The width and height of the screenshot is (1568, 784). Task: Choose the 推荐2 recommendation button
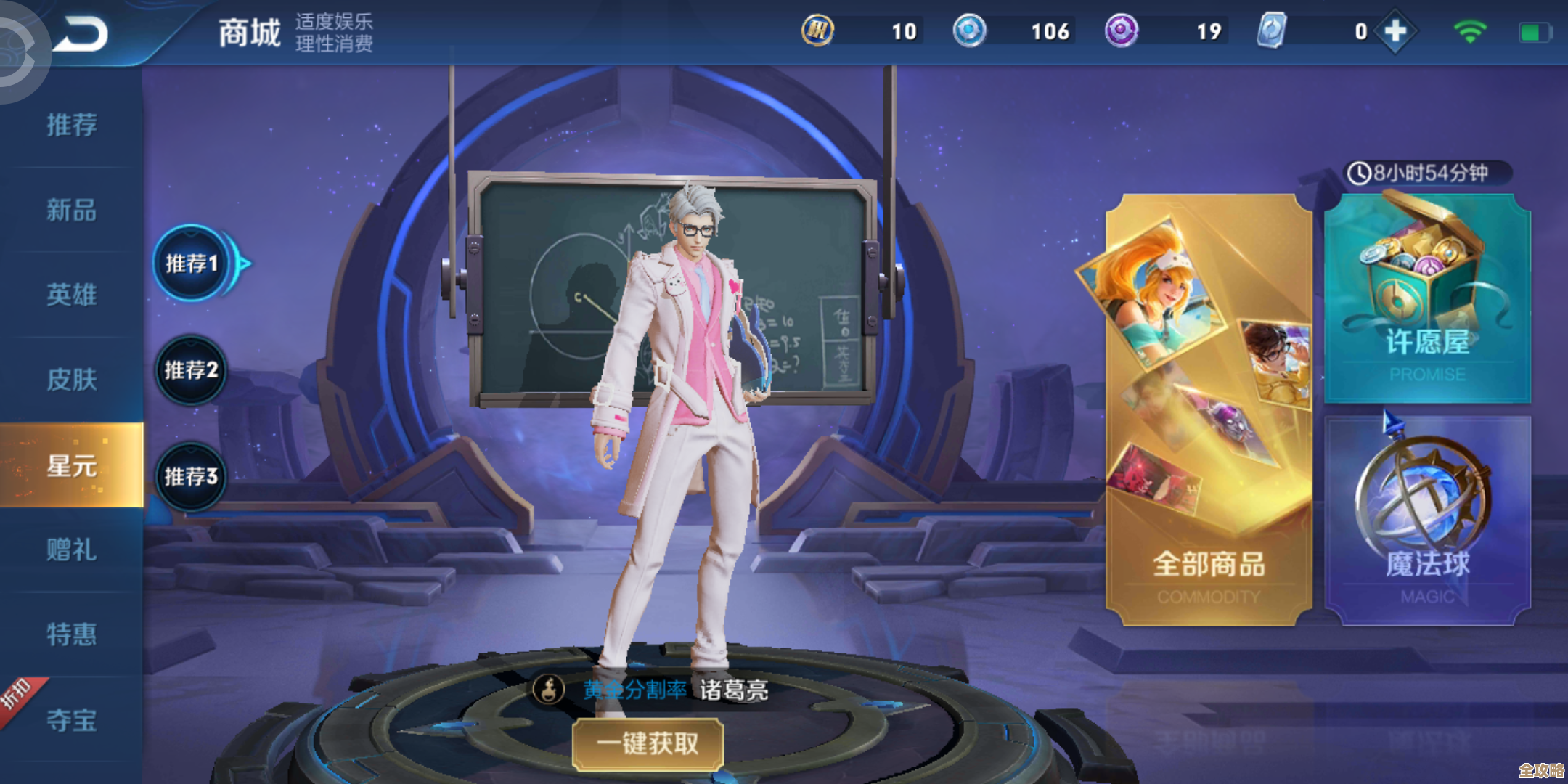(191, 370)
